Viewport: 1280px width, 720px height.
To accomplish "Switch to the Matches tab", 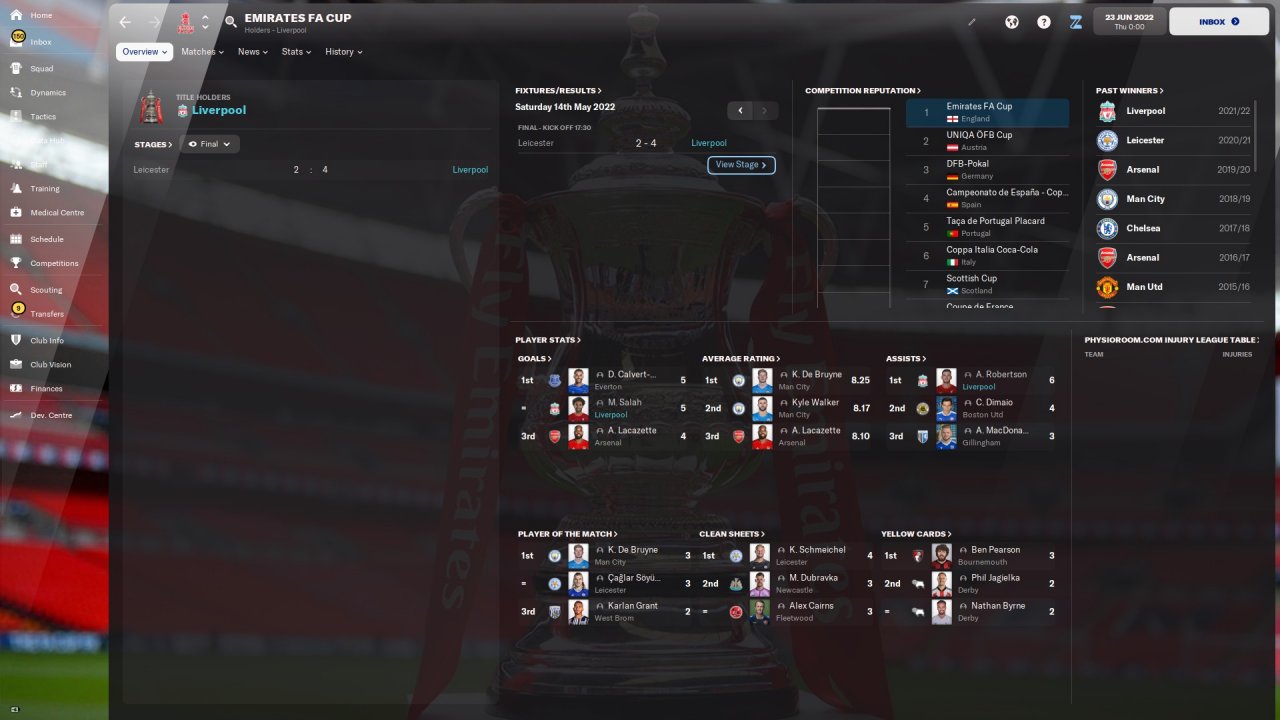I will point(202,52).
